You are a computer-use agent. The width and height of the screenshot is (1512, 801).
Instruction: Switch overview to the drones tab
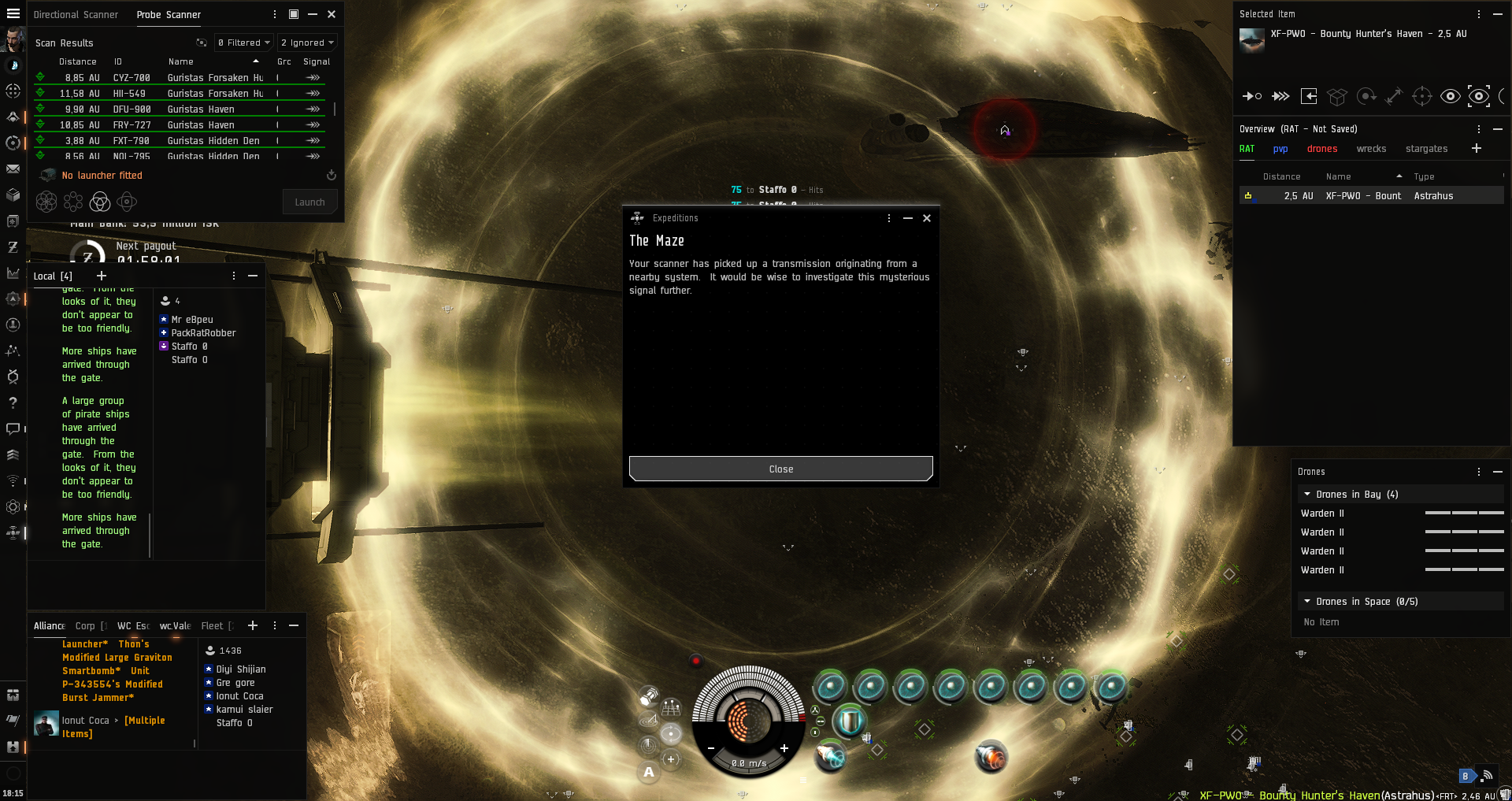pos(1321,149)
